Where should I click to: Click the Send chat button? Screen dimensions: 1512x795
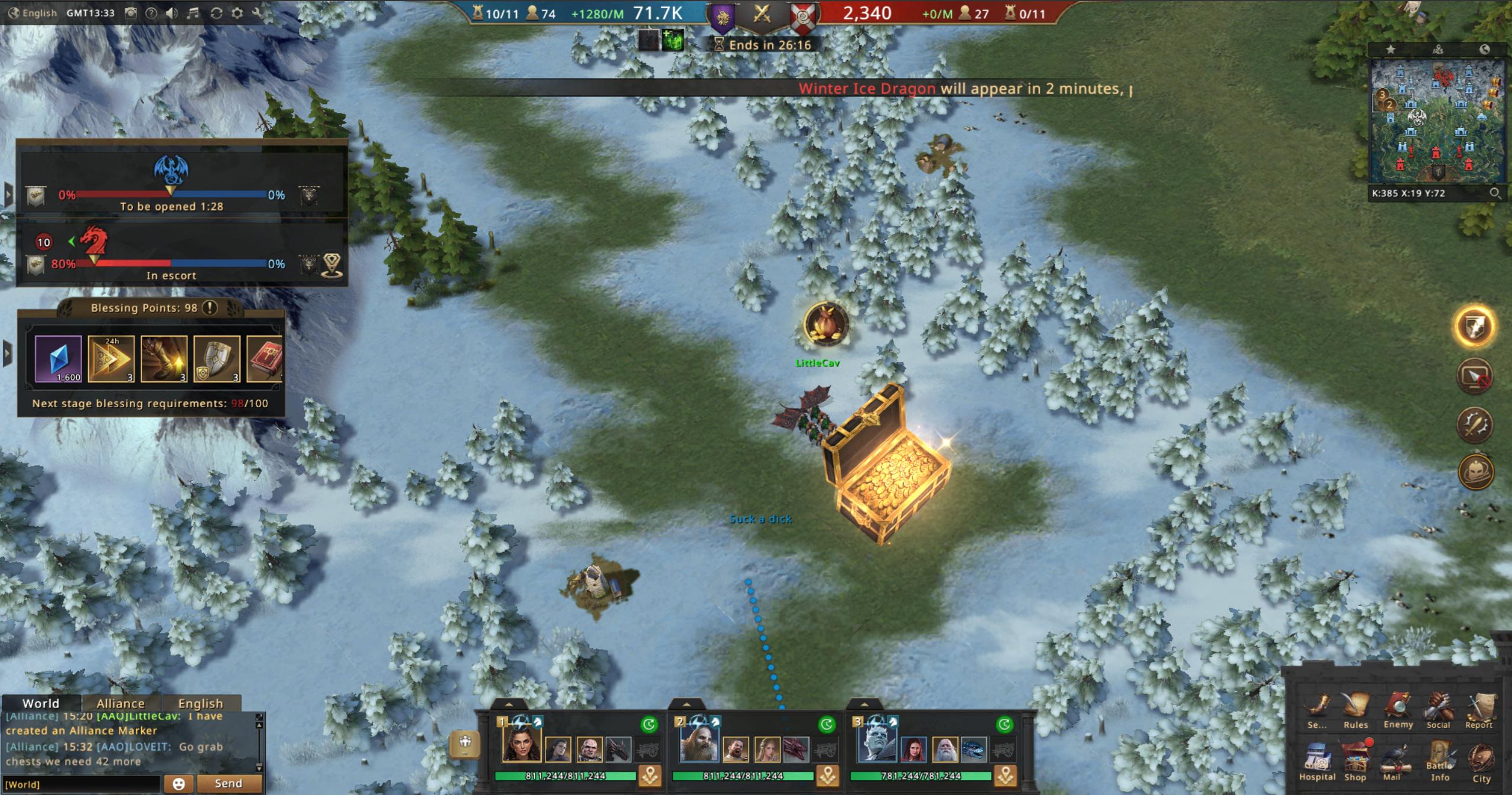[x=229, y=784]
